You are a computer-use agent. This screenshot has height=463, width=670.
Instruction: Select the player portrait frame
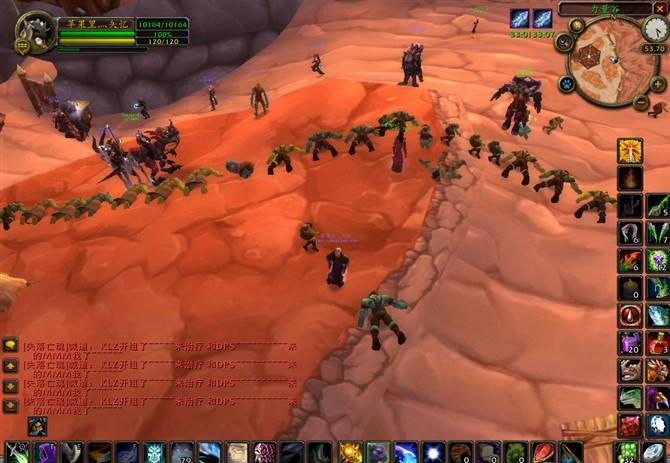(x=36, y=31)
